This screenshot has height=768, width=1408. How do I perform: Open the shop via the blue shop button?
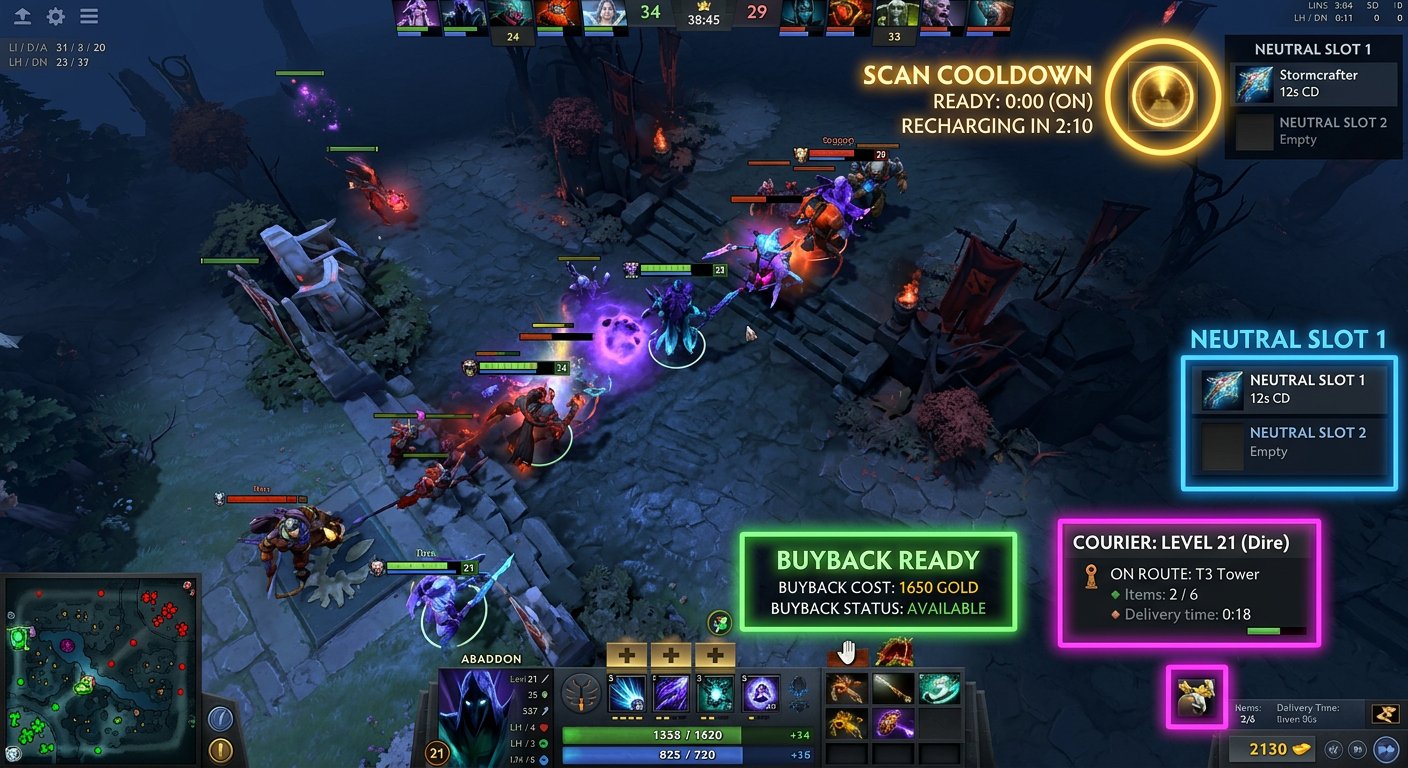[x=1385, y=748]
